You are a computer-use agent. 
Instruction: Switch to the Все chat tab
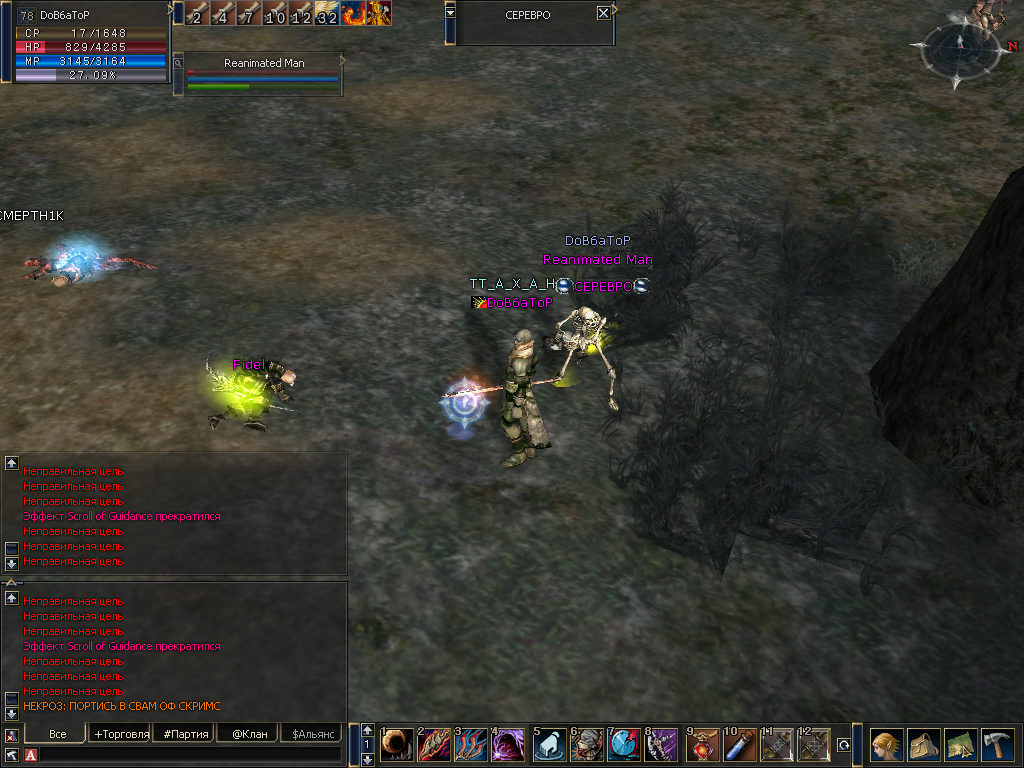coord(58,734)
